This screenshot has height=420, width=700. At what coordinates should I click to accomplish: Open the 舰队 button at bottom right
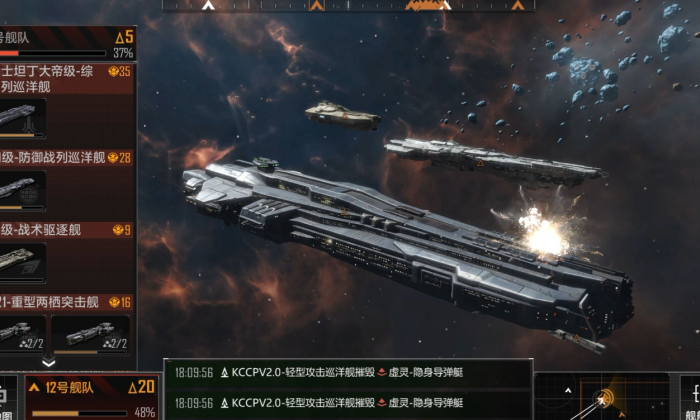pos(686,397)
